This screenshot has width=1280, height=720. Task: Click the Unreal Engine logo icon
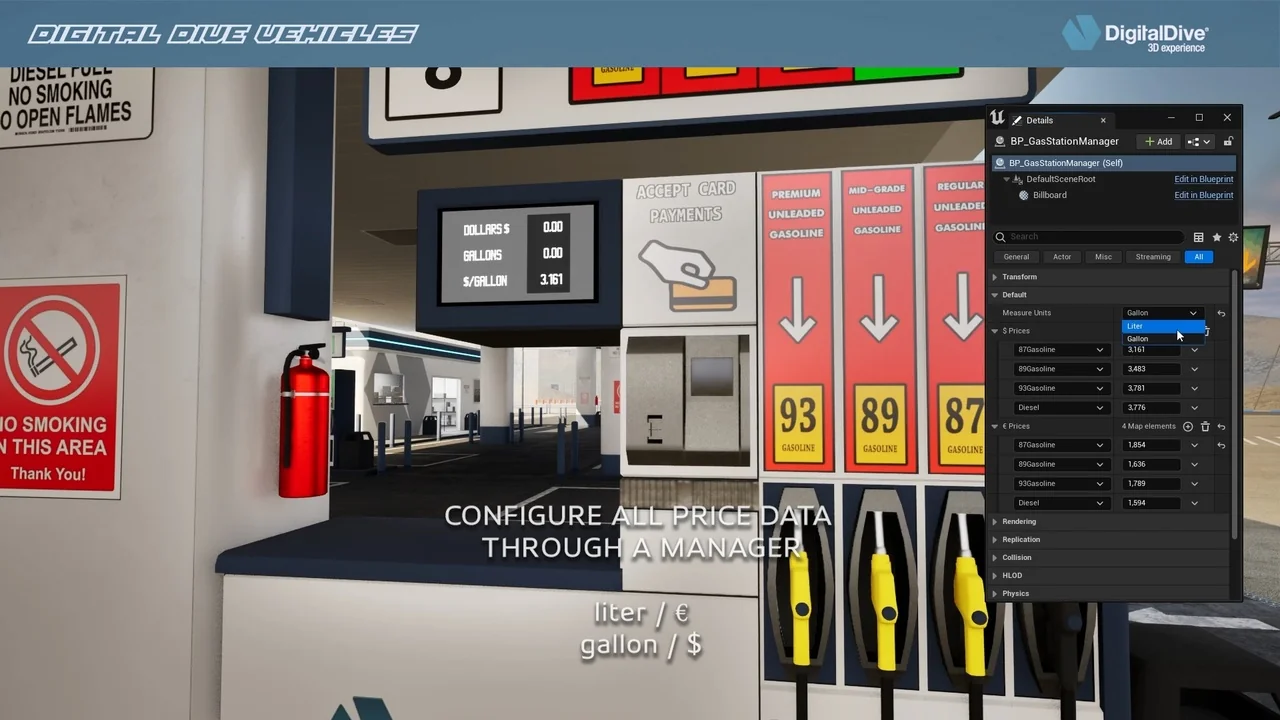[x=997, y=118]
